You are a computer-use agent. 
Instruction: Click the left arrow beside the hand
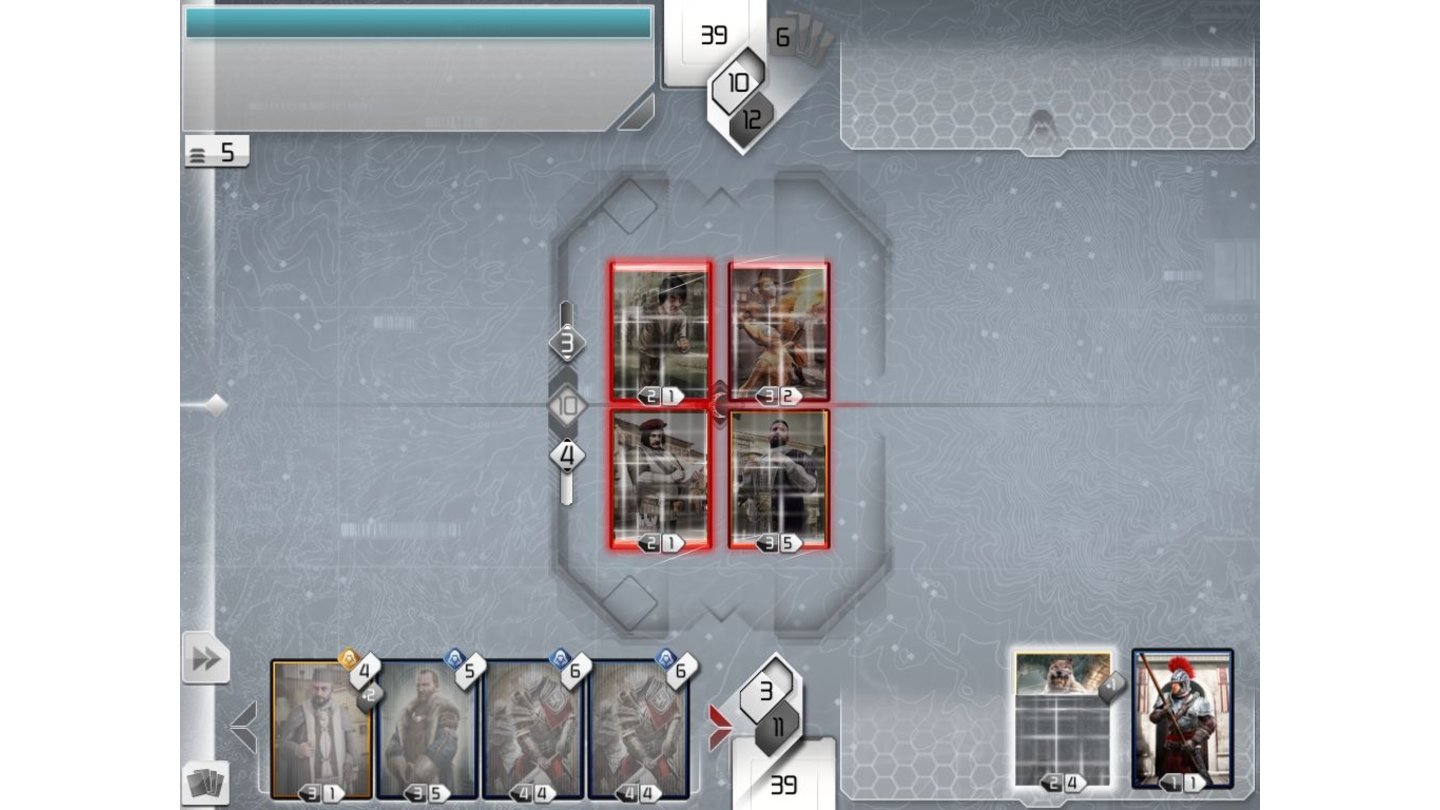click(x=244, y=725)
